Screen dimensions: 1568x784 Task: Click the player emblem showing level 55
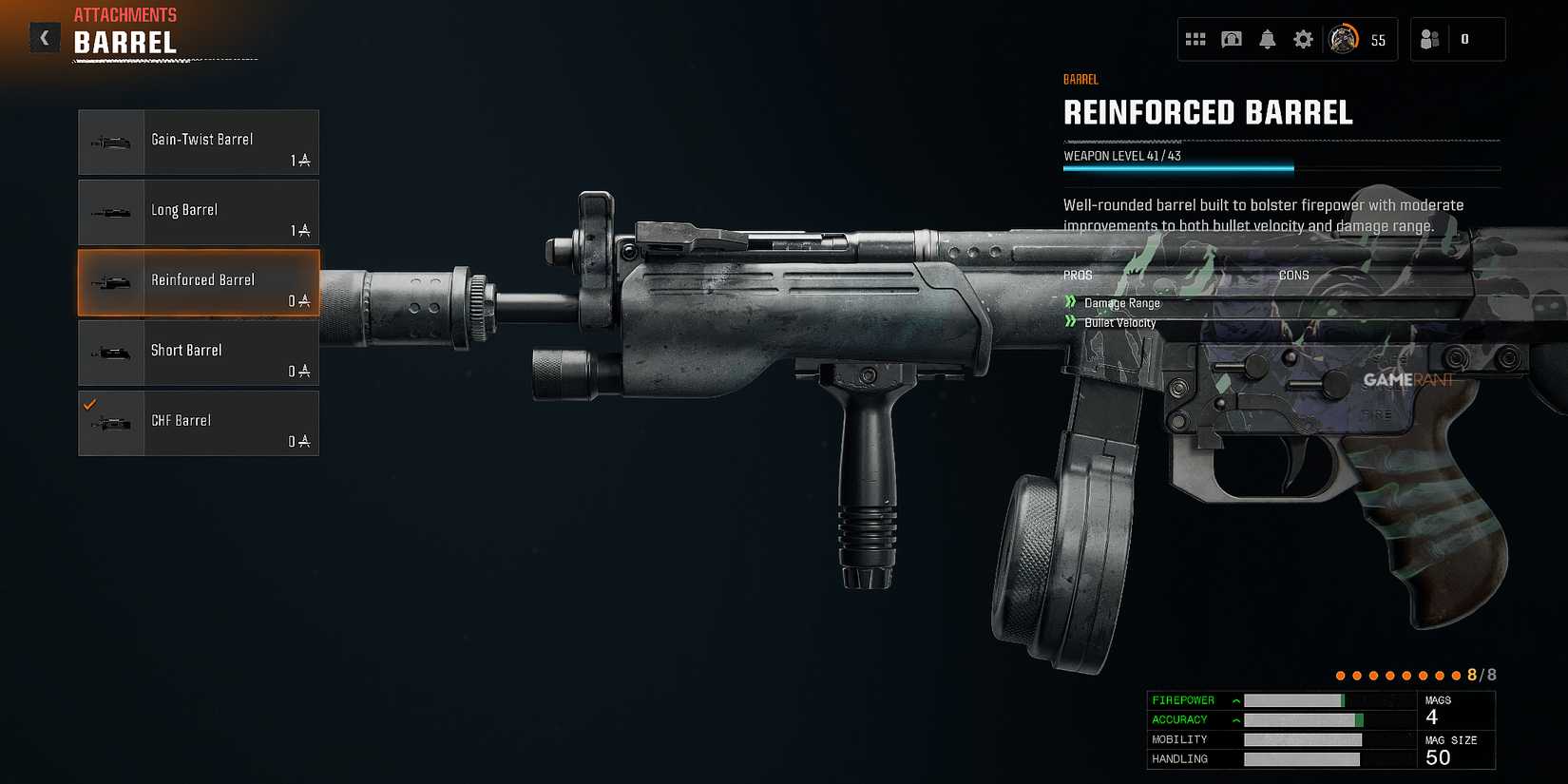click(x=1345, y=39)
